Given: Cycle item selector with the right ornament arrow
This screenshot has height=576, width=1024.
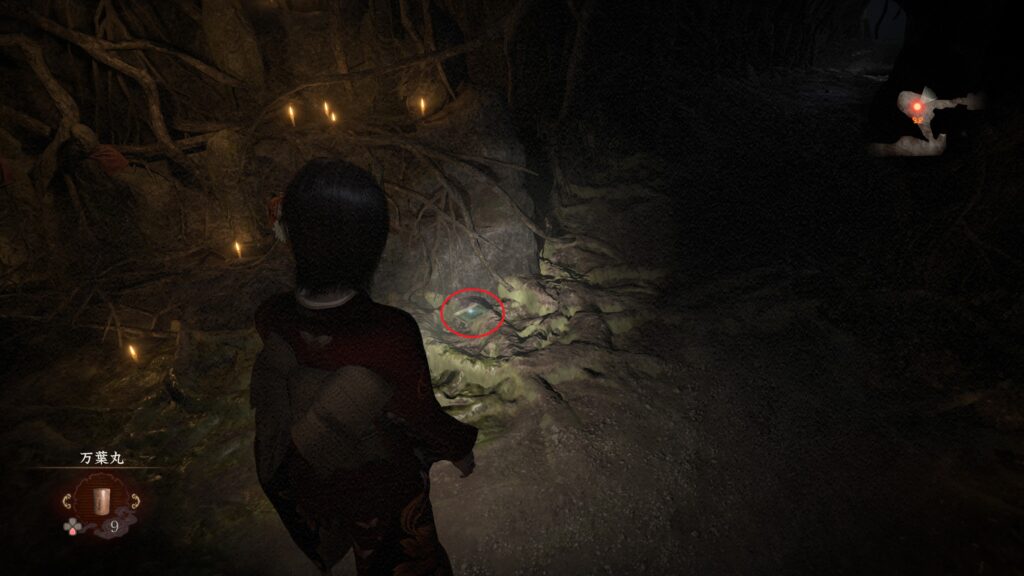Looking at the screenshot, I should [x=133, y=500].
